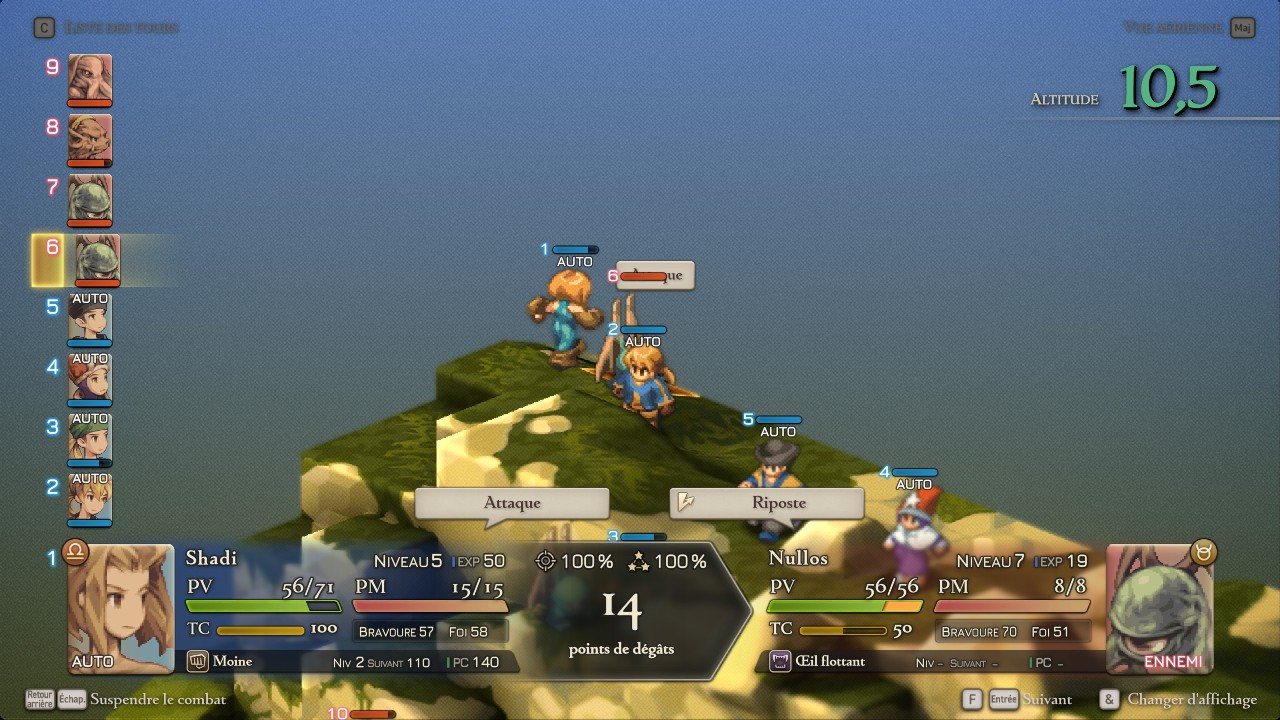Select turn order portrait number 9

coord(90,79)
